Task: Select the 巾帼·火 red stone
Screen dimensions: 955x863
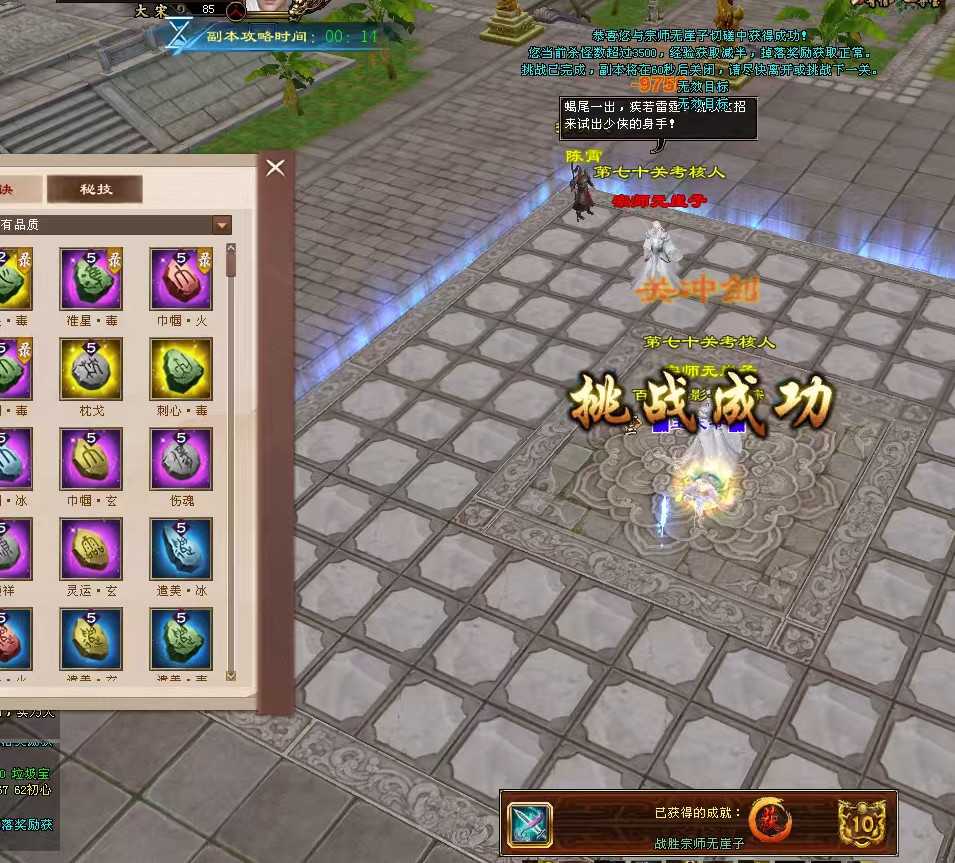Action: 181,278
